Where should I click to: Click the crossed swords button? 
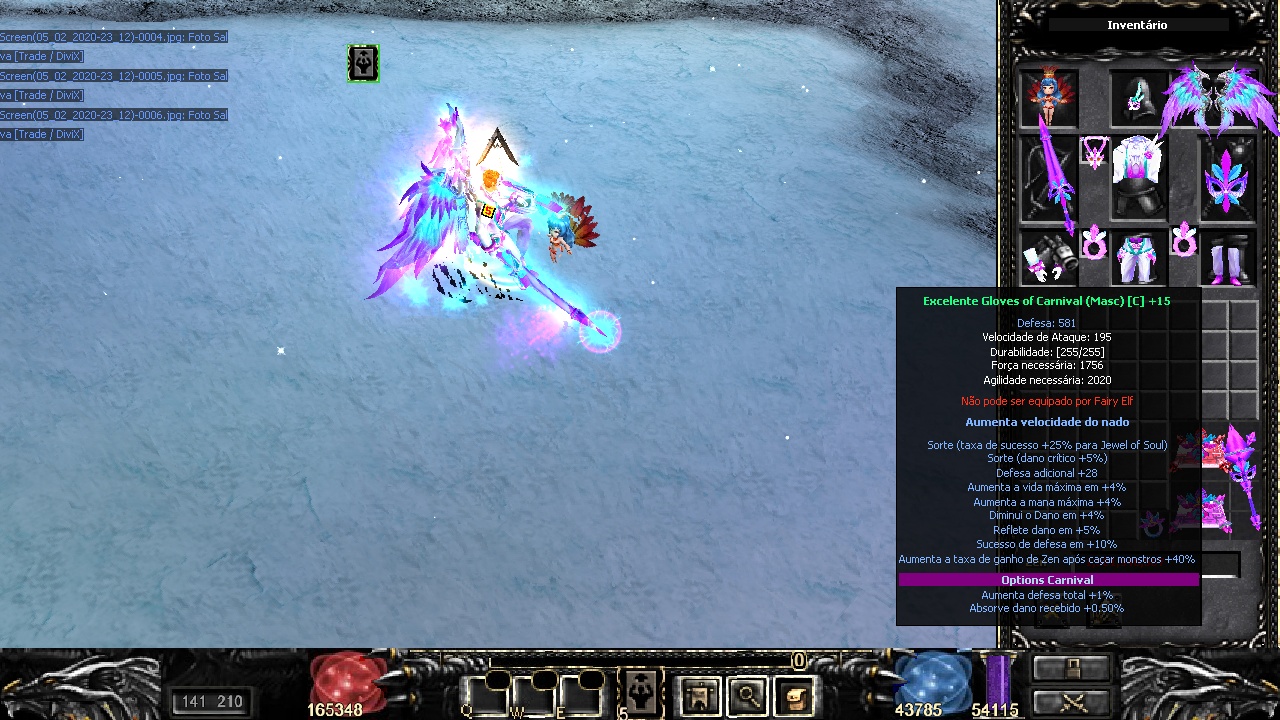click(x=1071, y=701)
